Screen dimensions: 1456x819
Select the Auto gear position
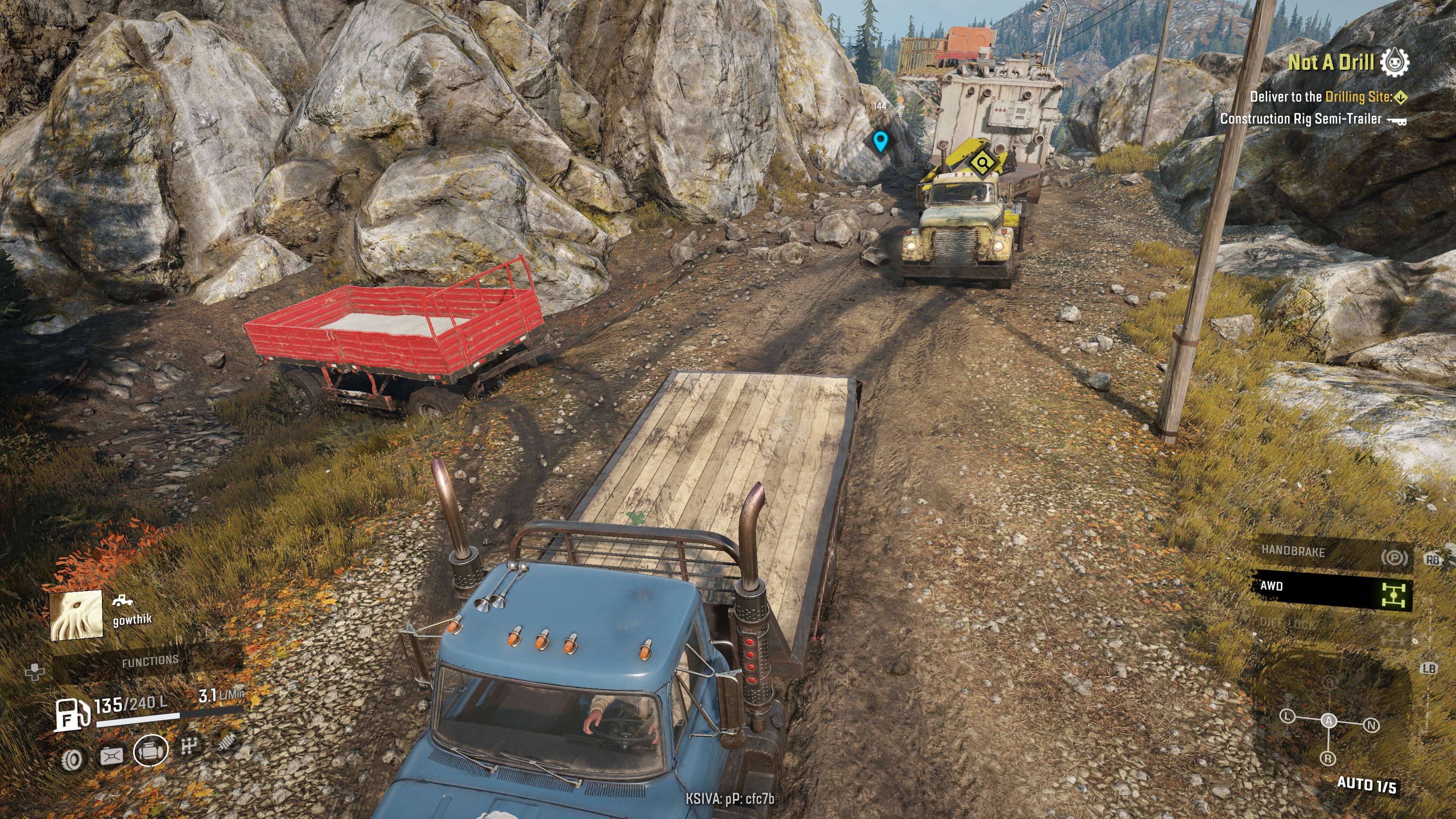tap(1328, 720)
